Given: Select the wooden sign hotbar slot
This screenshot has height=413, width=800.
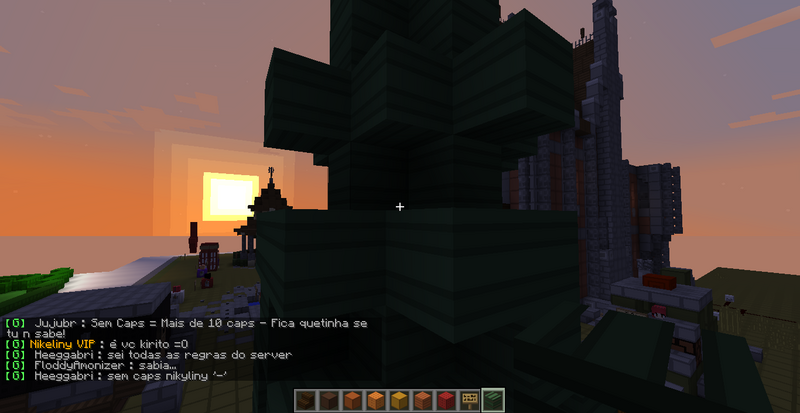Looking at the screenshot, I should (x=469, y=401).
